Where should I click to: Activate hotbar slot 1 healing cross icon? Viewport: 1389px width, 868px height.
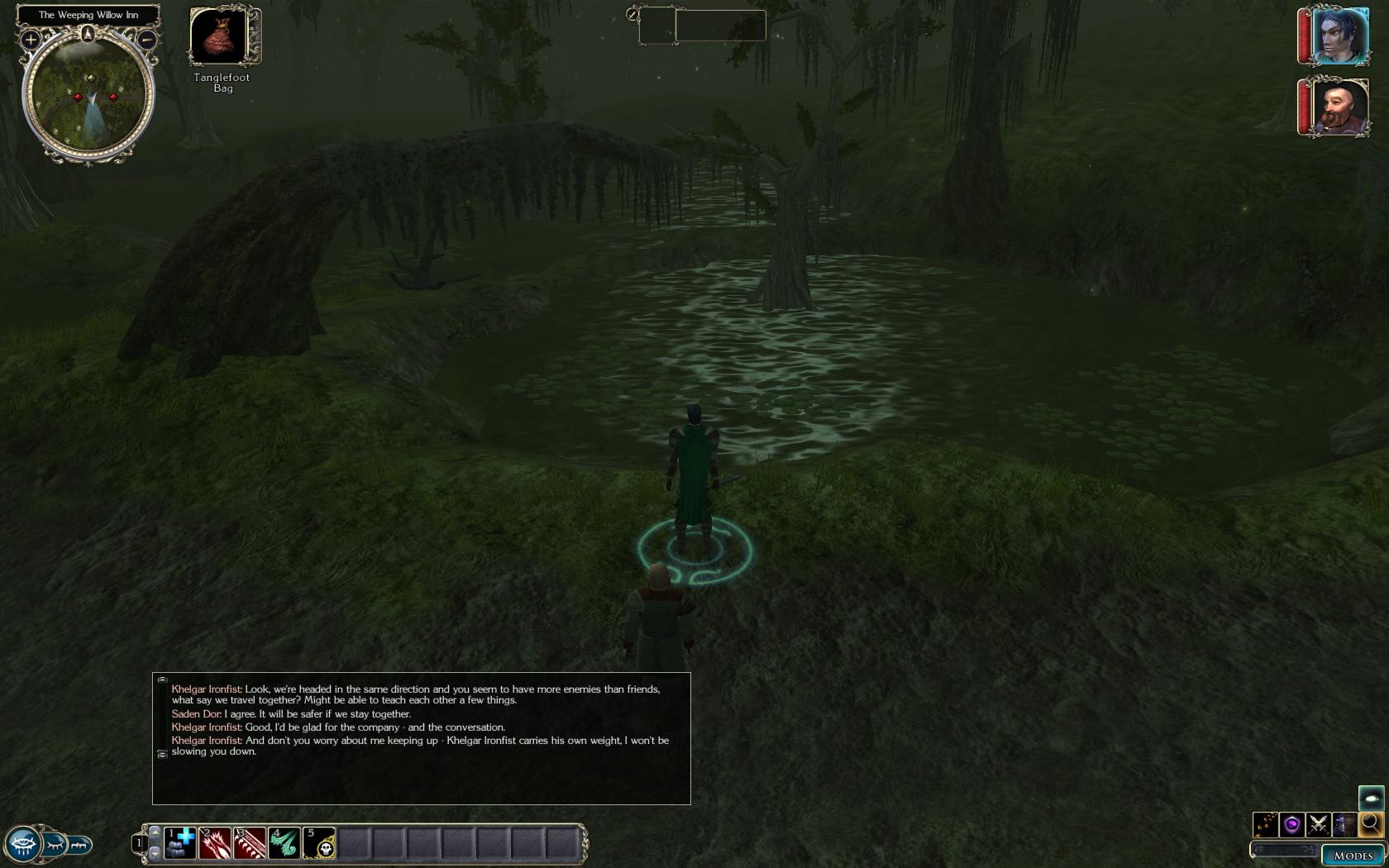click(180, 842)
